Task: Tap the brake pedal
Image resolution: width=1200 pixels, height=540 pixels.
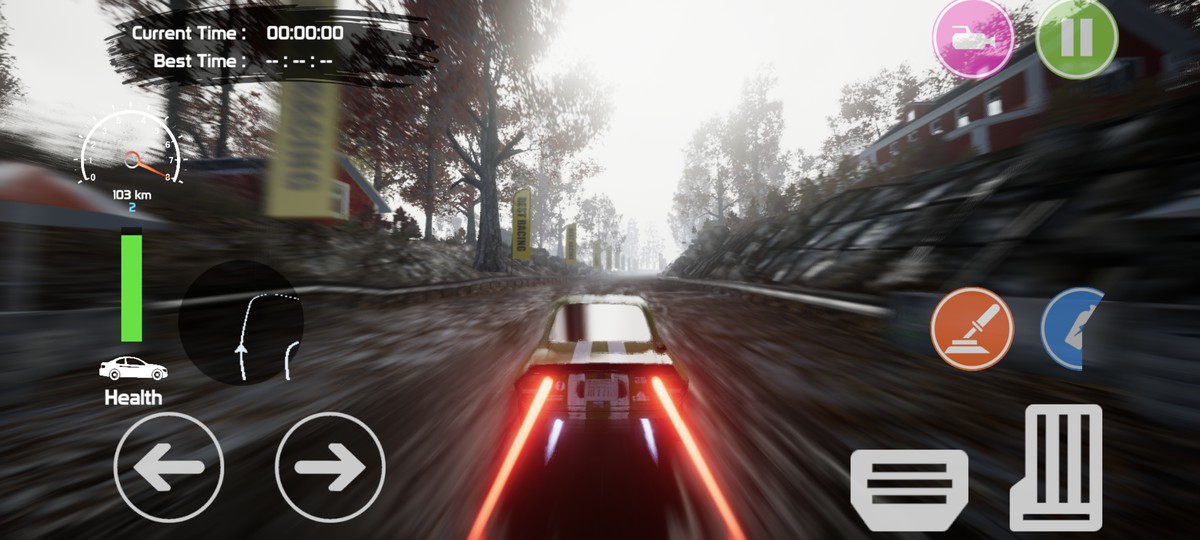Action: (909, 488)
